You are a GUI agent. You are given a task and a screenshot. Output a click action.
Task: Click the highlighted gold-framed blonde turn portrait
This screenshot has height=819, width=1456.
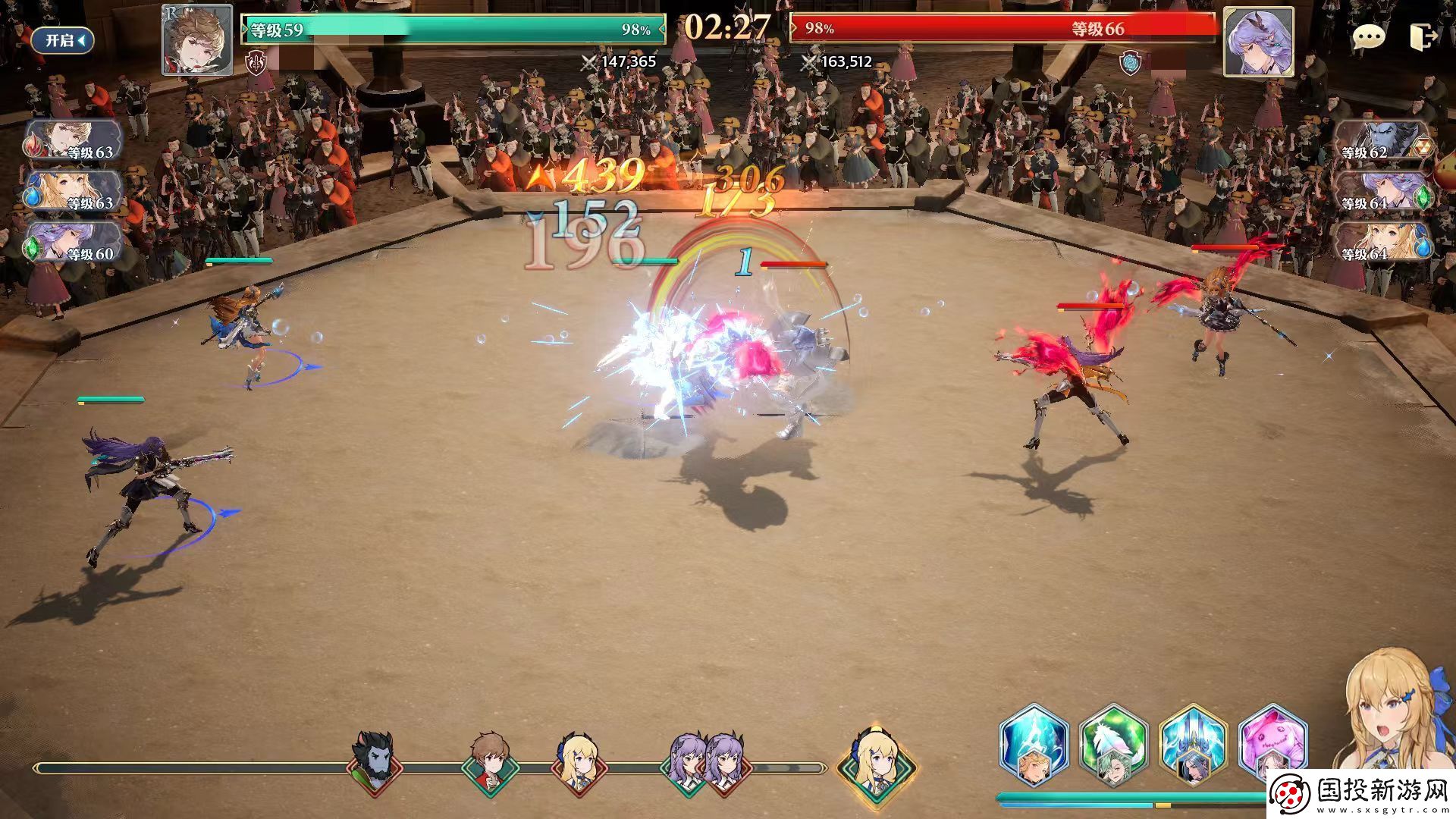pyautogui.click(x=876, y=762)
